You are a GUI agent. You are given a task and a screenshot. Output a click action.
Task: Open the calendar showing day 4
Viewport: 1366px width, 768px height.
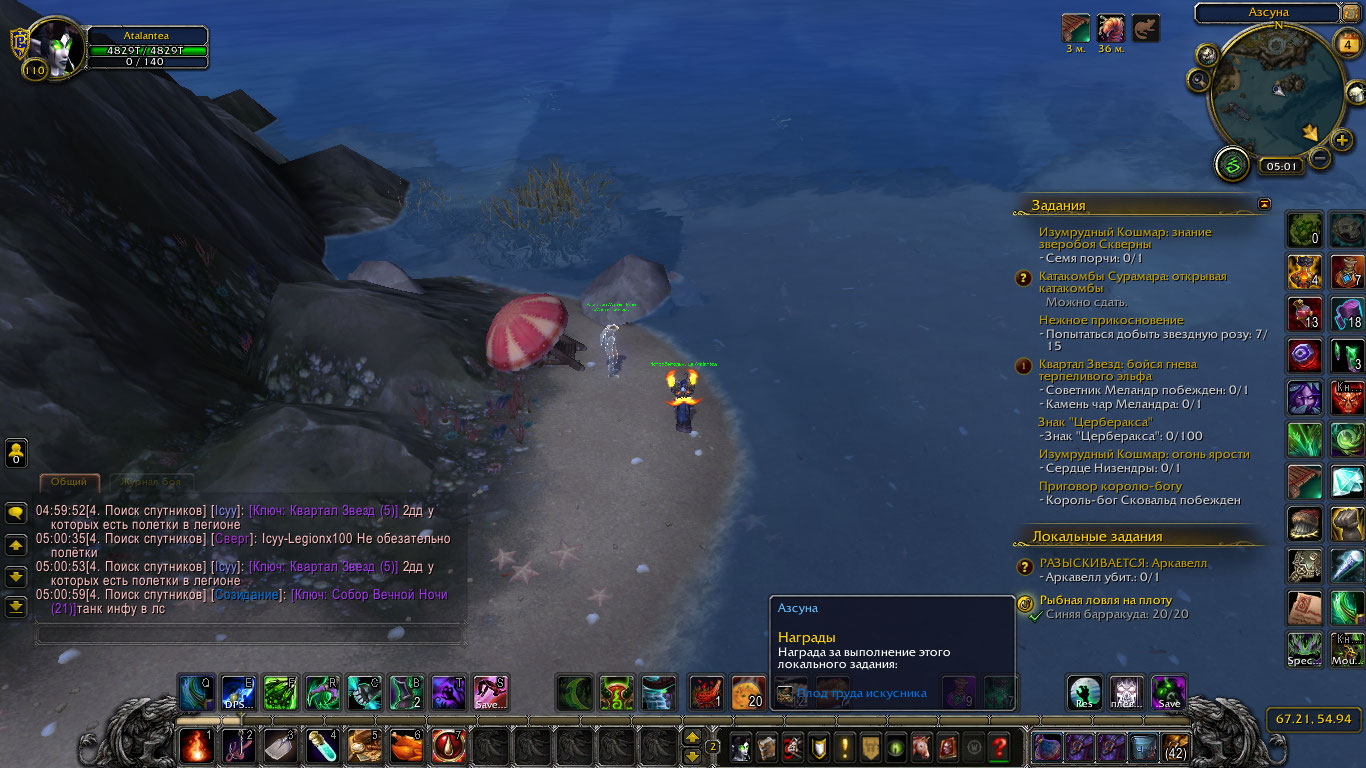click(1349, 44)
